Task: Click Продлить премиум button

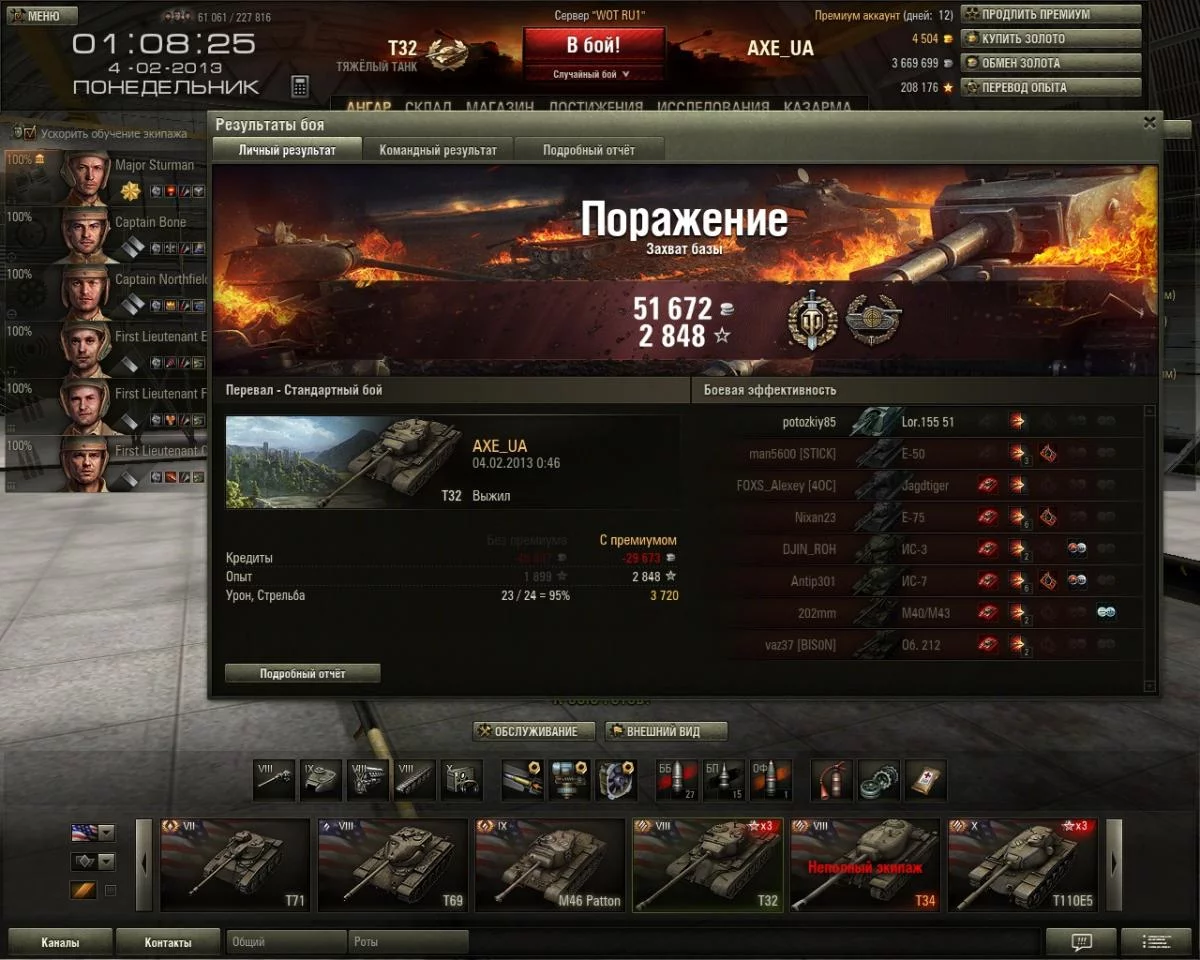Action: 1051,15
